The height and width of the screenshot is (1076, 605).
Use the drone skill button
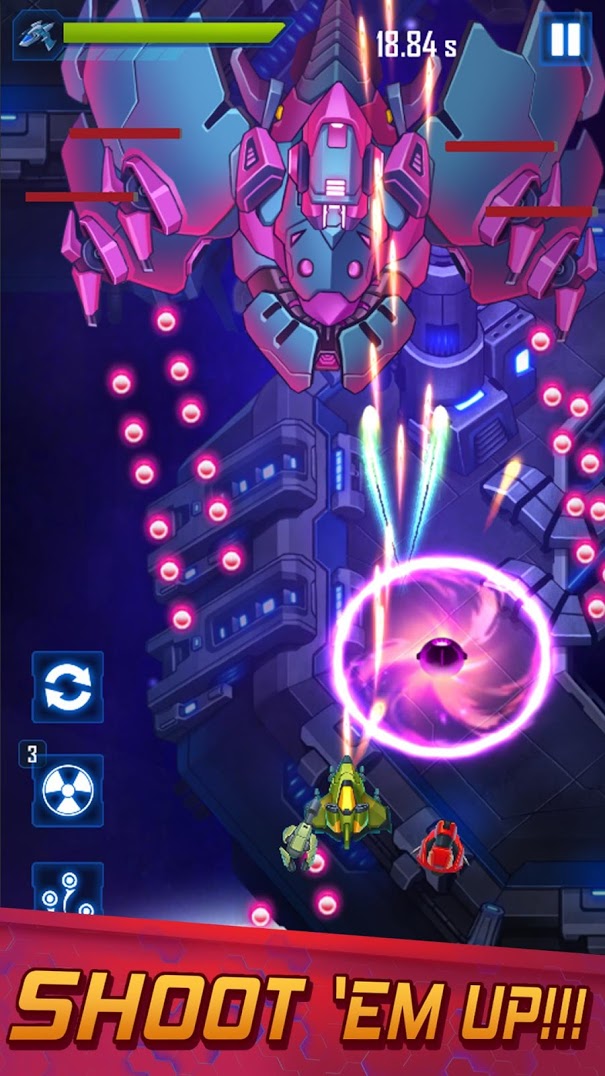[x=68, y=889]
